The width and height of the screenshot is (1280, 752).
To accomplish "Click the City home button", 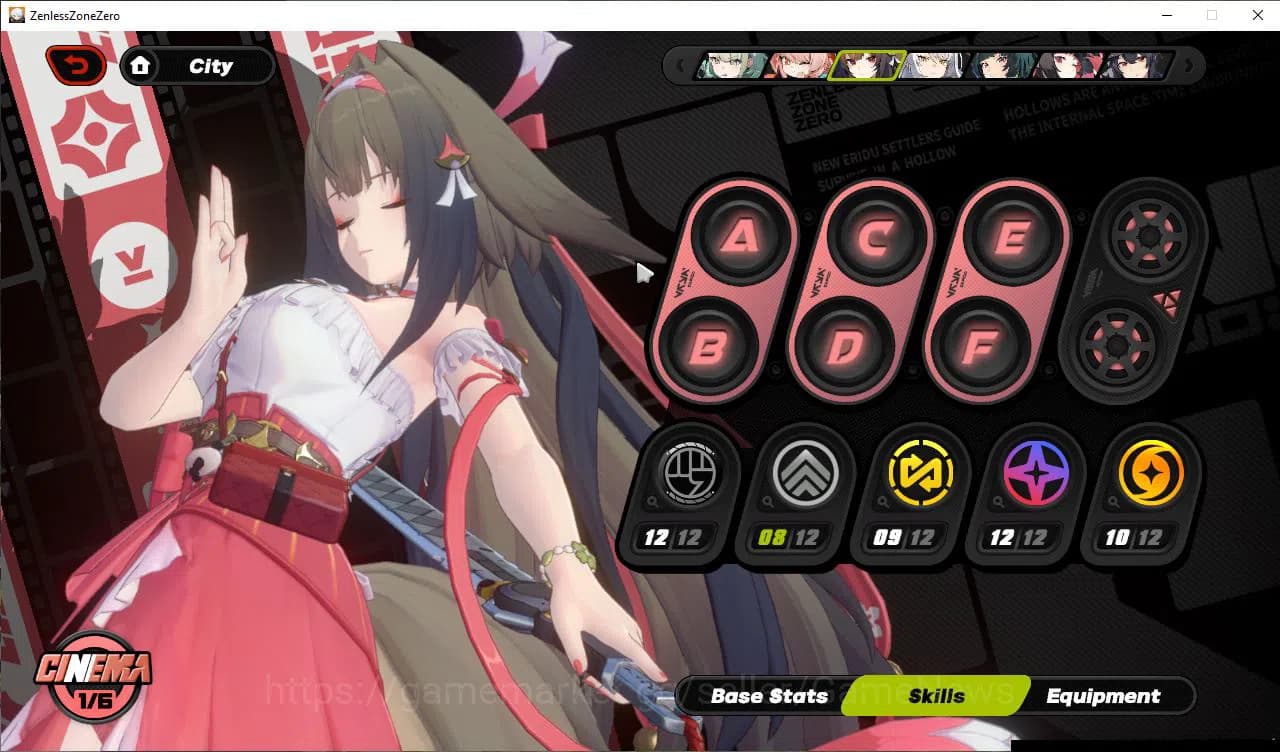I will (x=197, y=66).
